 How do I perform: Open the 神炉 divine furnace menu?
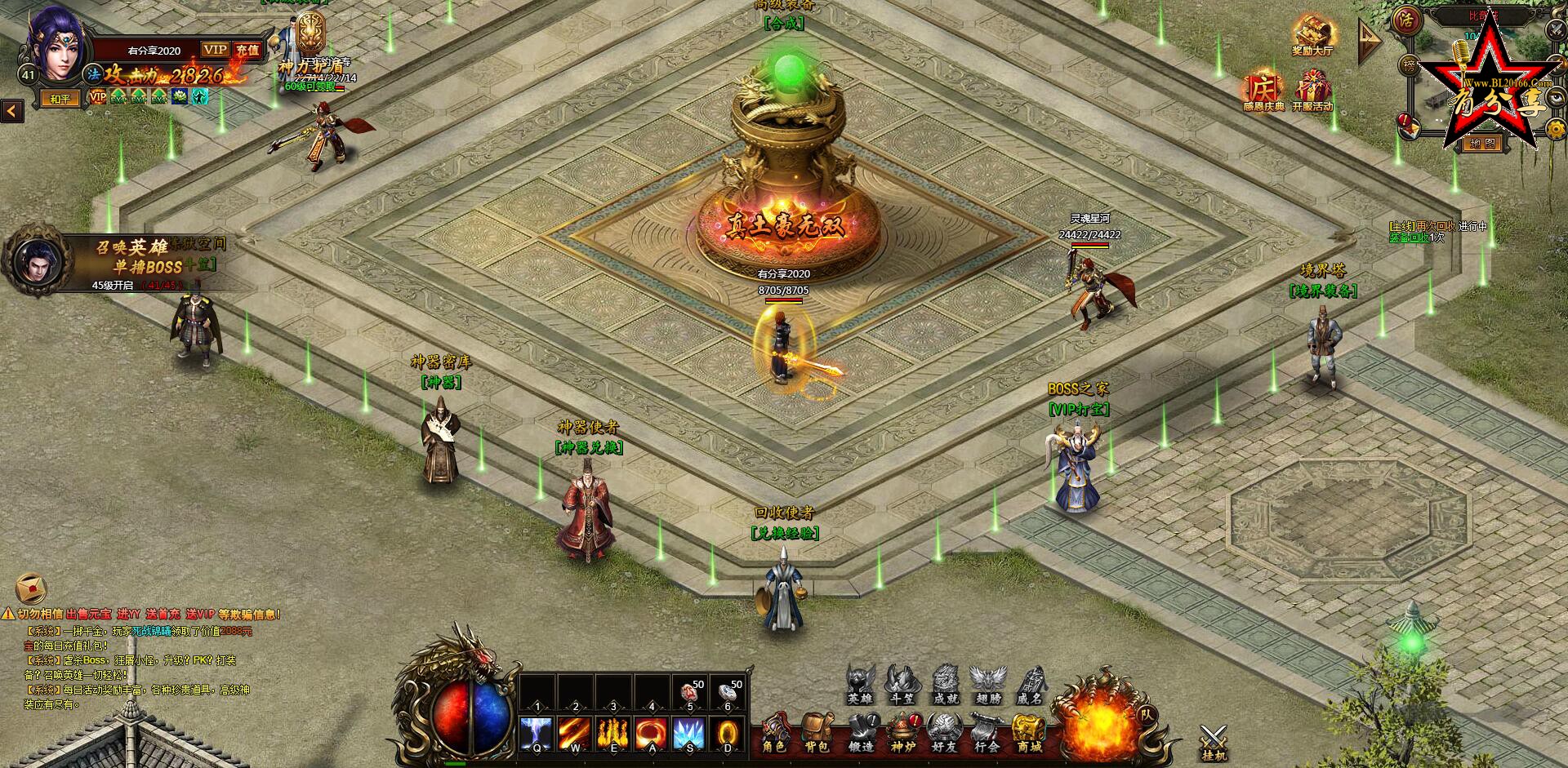click(x=902, y=732)
